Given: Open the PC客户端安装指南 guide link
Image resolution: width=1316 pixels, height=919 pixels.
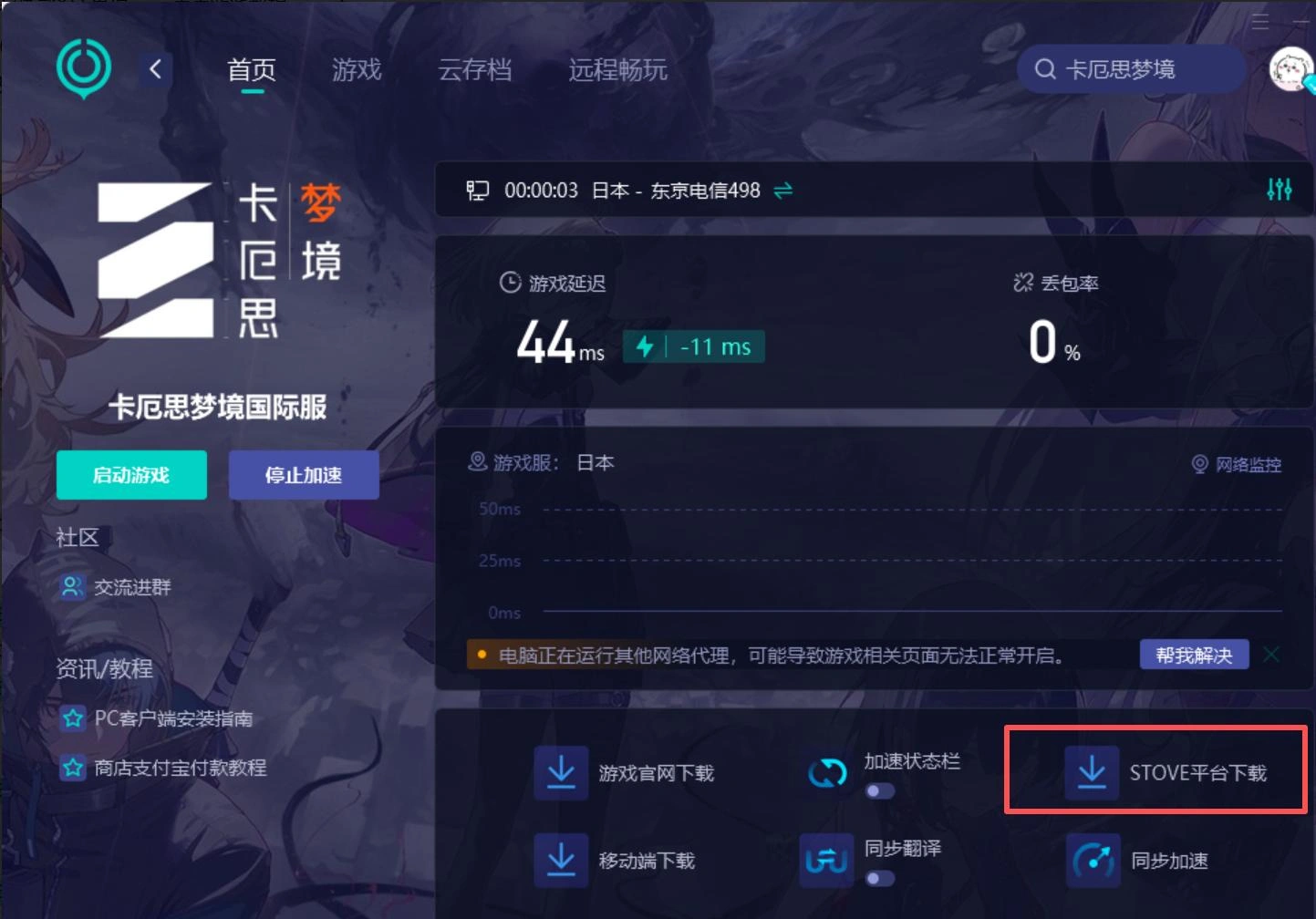Looking at the screenshot, I should pos(172,718).
